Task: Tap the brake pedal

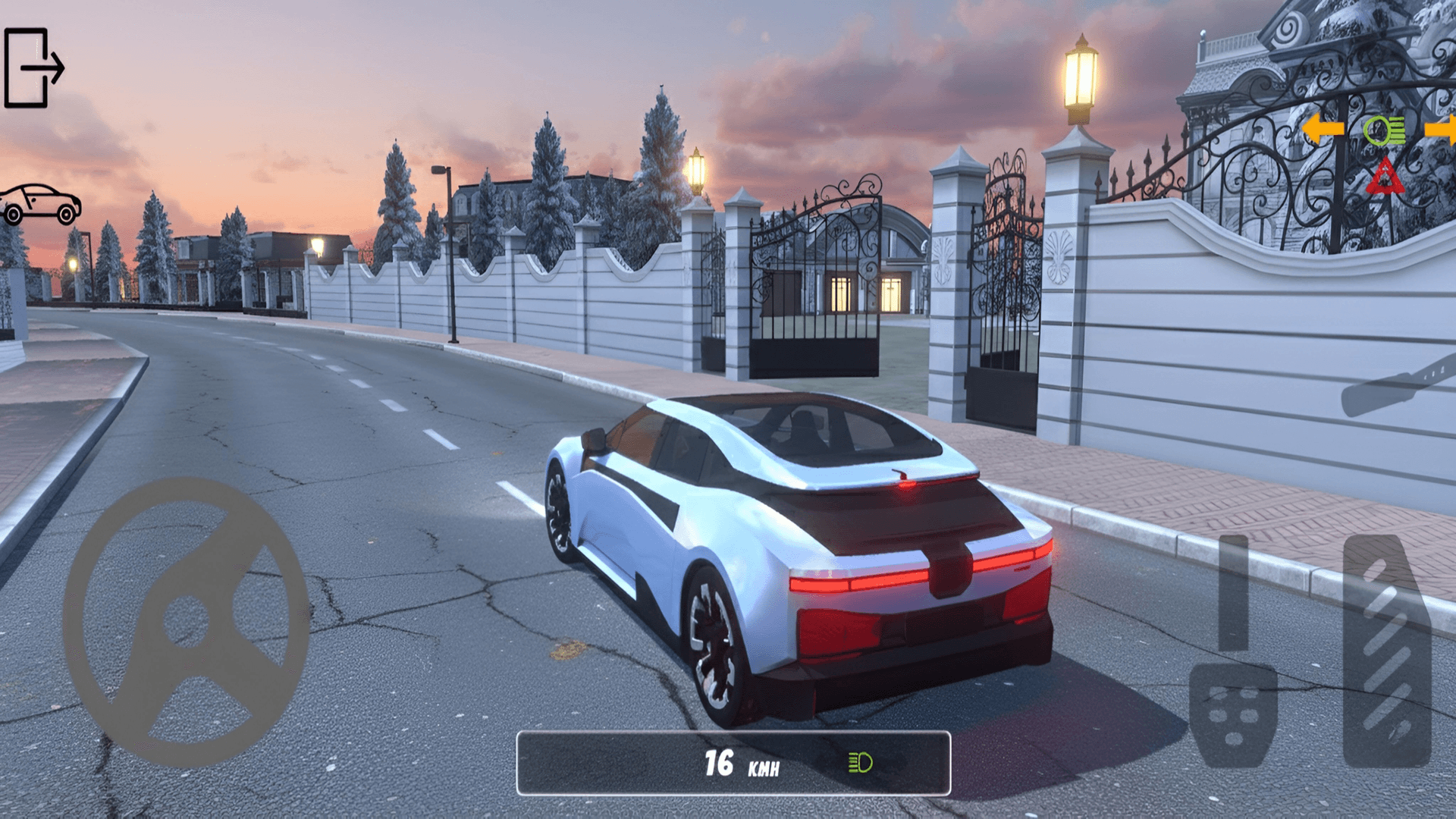Action: (x=1233, y=713)
